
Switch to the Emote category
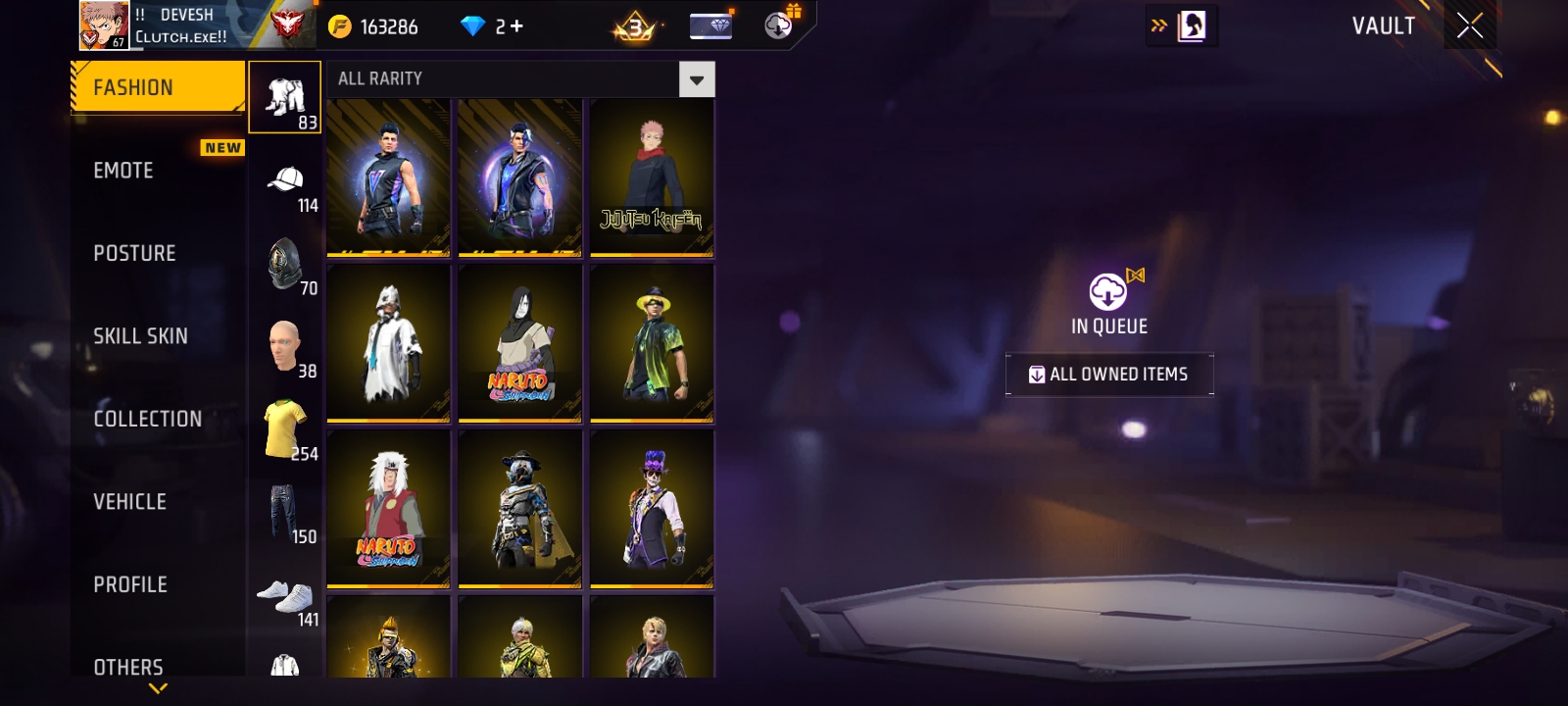point(124,171)
